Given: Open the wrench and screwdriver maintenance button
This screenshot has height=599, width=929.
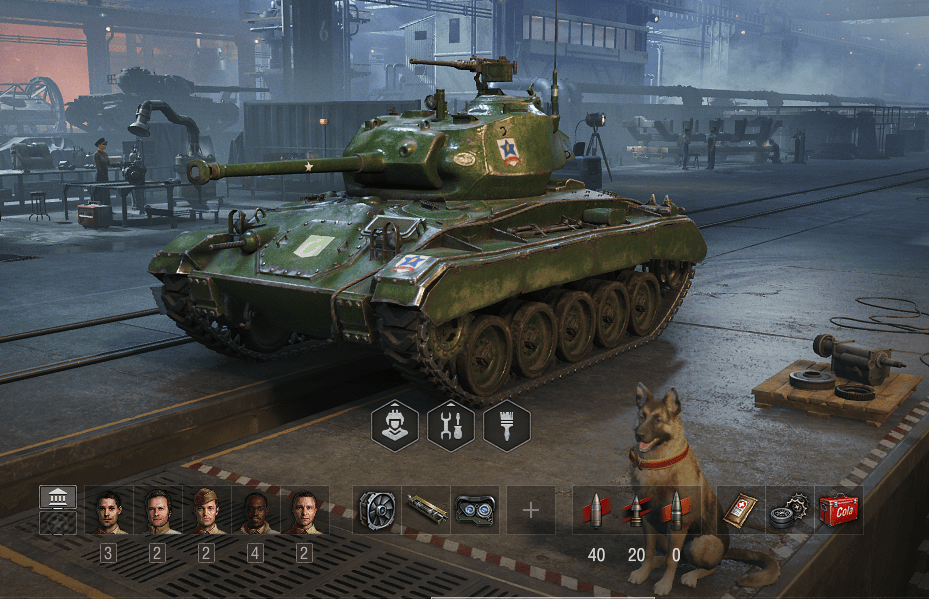Looking at the screenshot, I should click(x=450, y=425).
